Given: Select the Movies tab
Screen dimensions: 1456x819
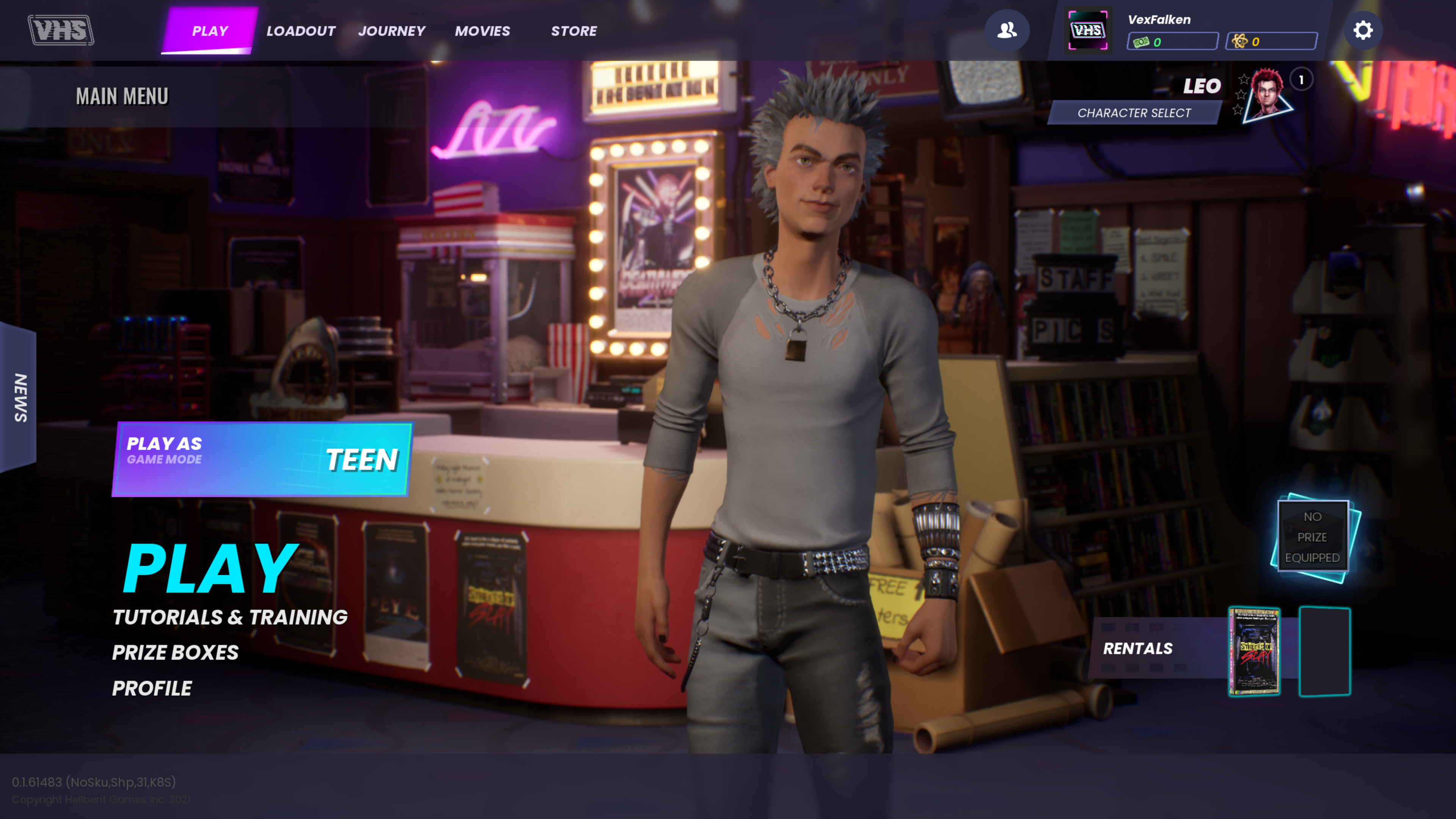Looking at the screenshot, I should coord(482,30).
